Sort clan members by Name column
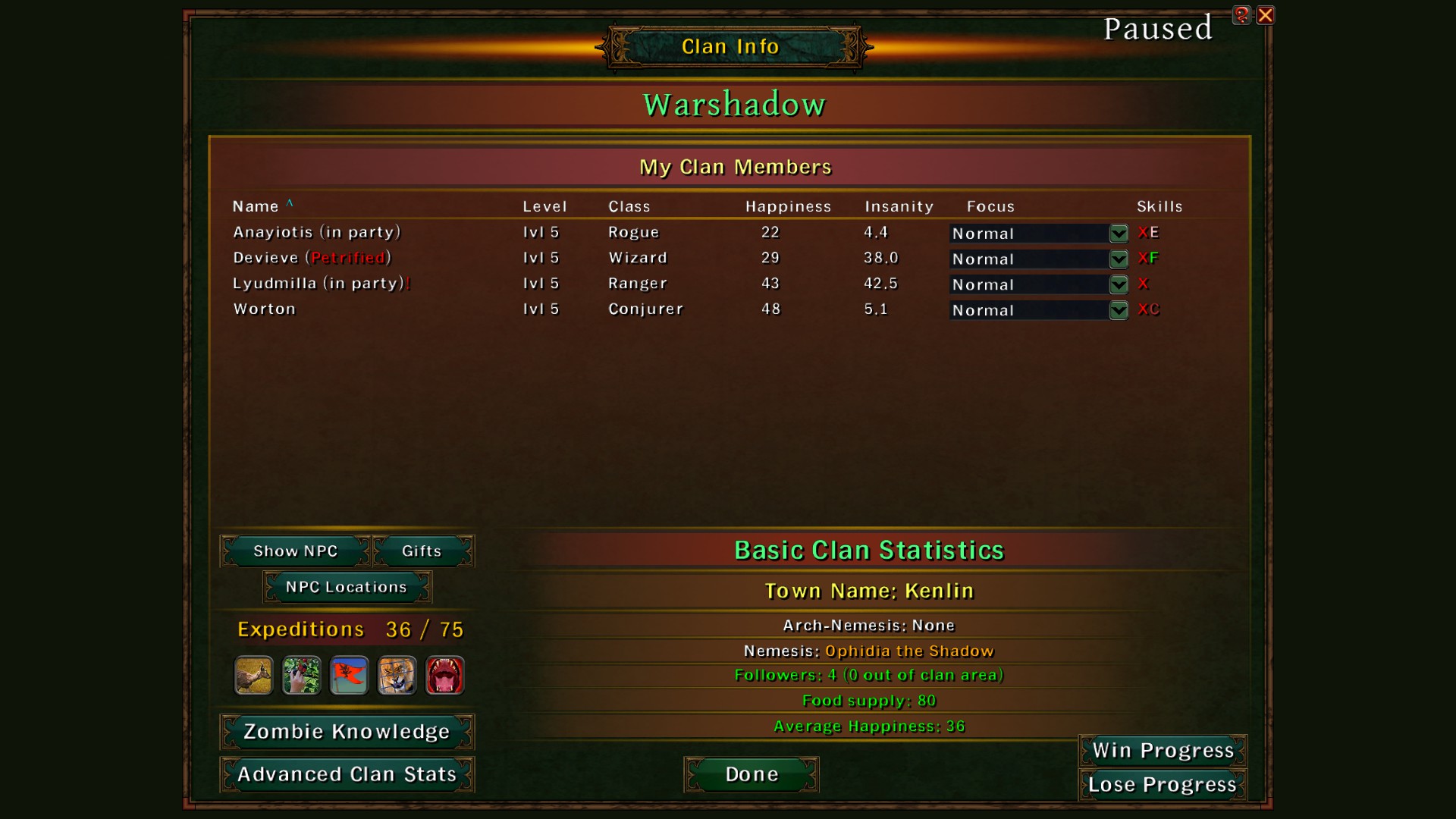Screen dimensions: 1456x819 coord(256,206)
